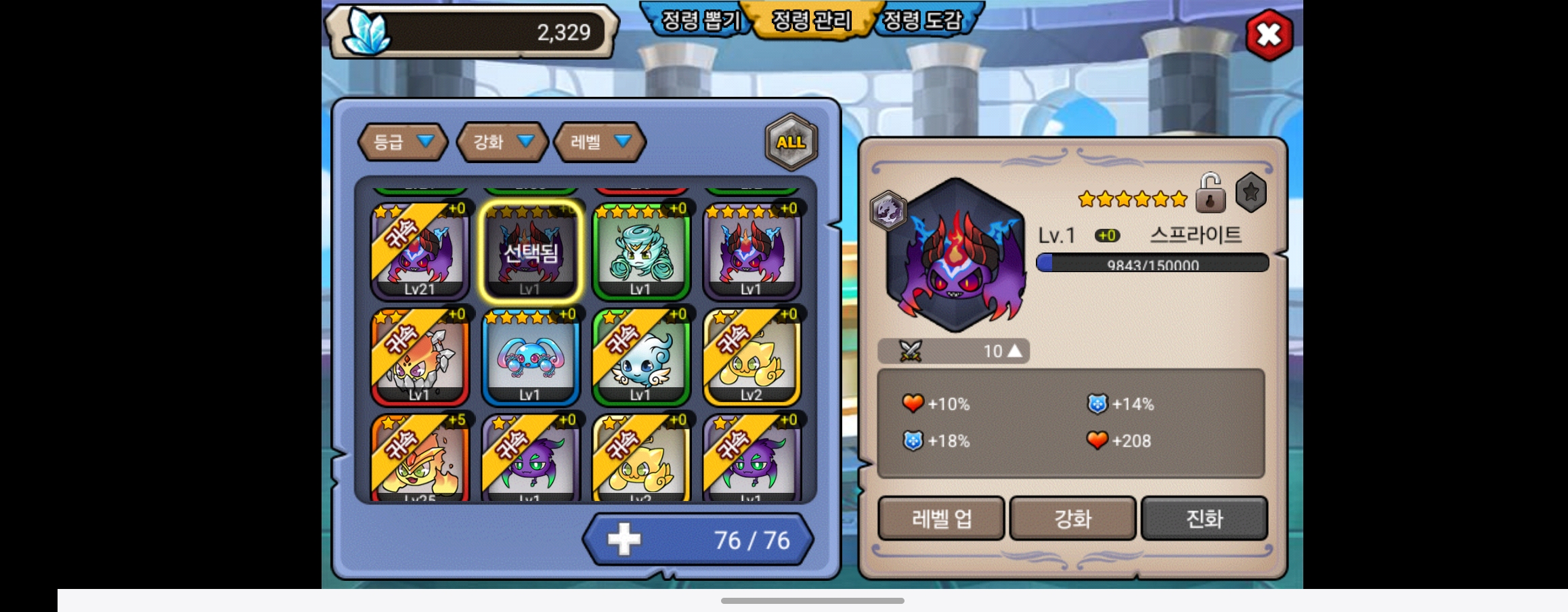Expand the attack power 10 arrow
Screen dimensions: 1568x612
click(1014, 351)
